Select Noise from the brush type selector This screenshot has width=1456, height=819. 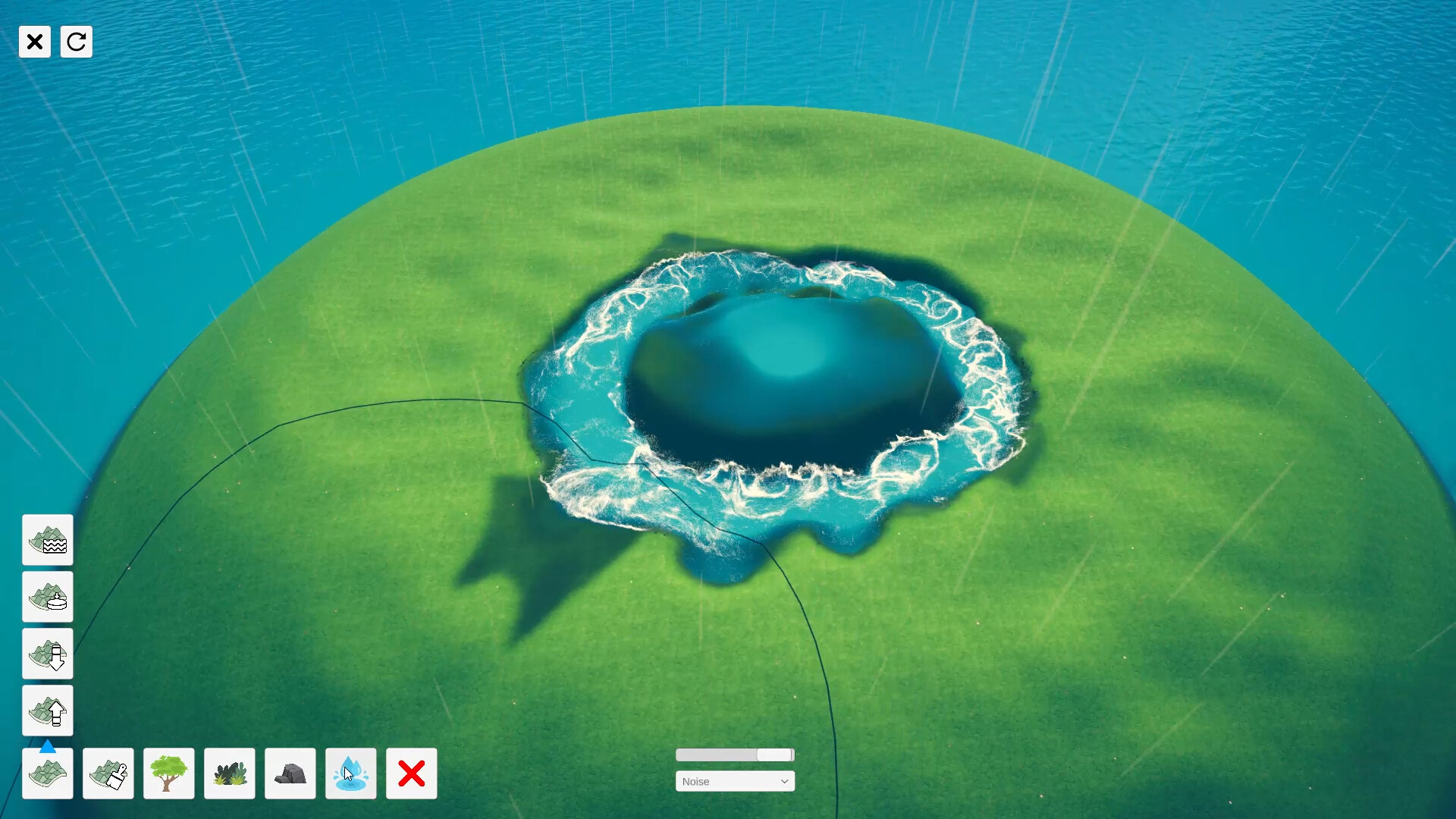[x=735, y=781]
